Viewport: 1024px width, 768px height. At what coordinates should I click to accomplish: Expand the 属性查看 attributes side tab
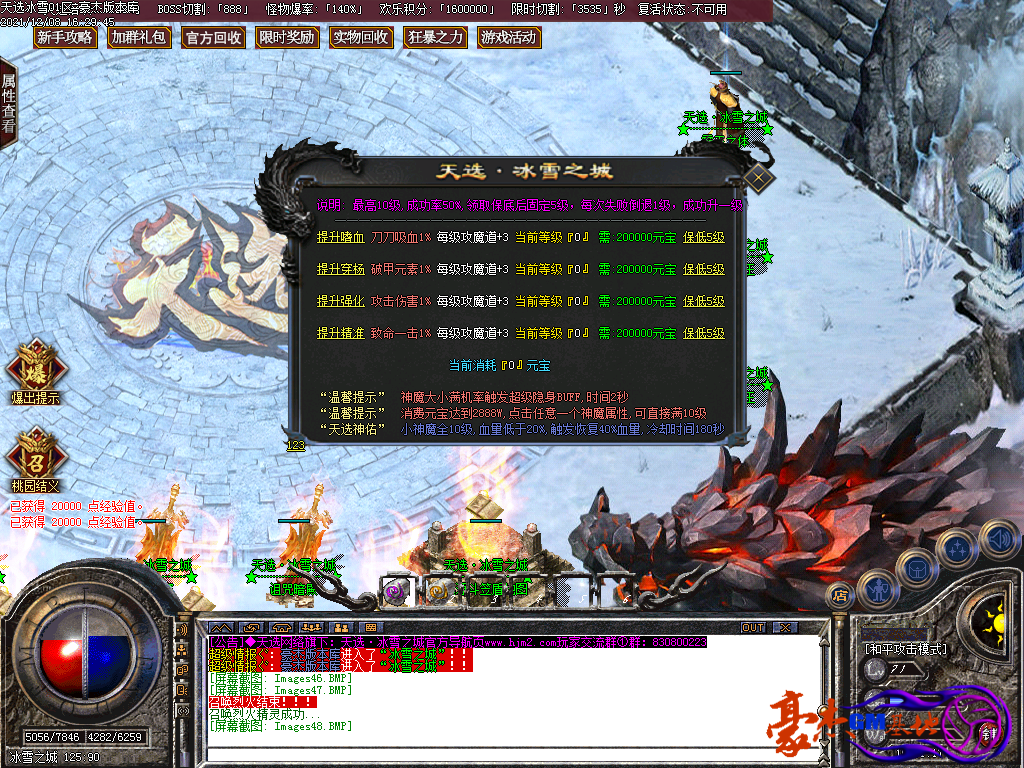click(x=8, y=104)
